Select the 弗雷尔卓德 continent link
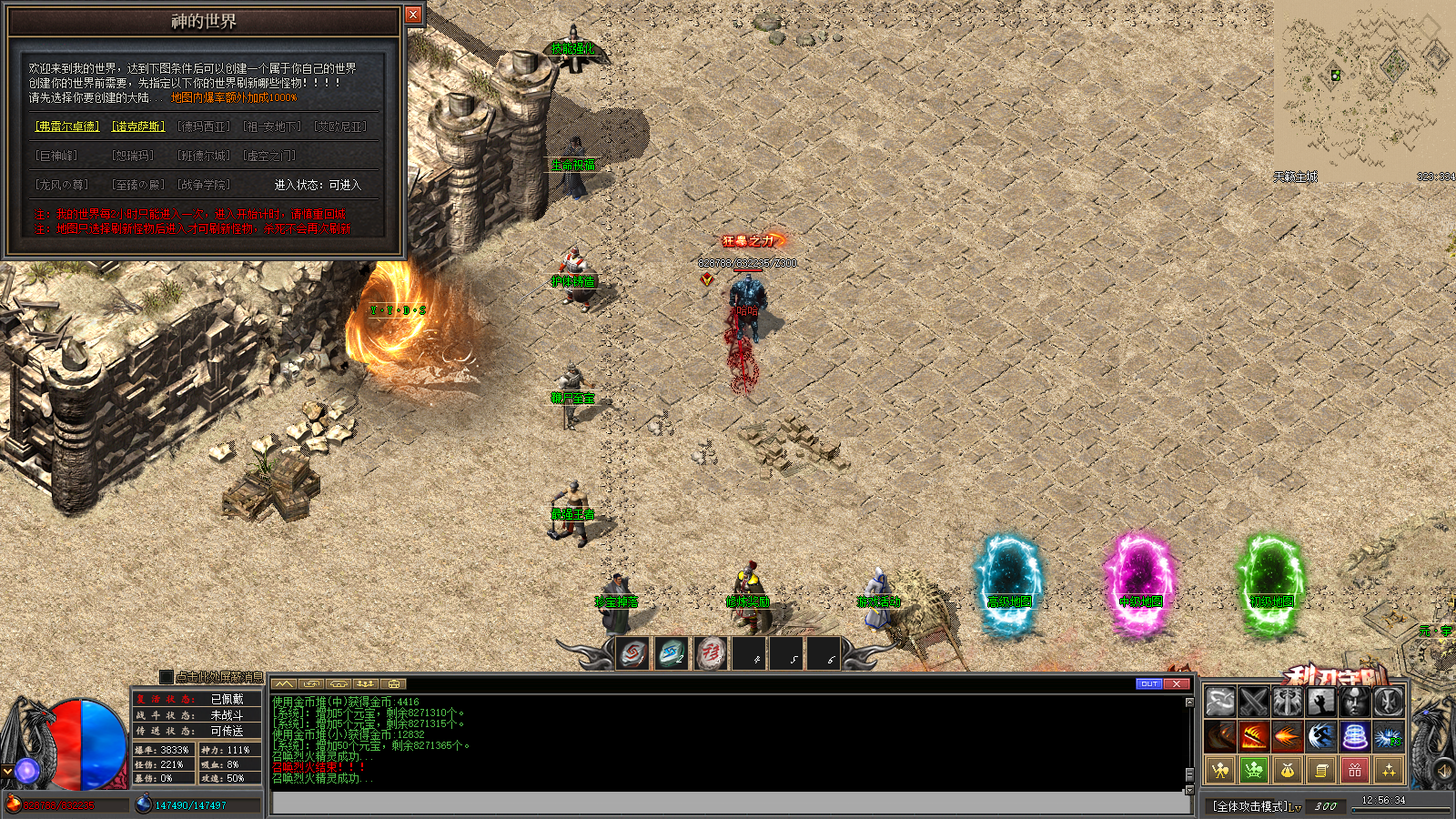Screen dimensions: 1456x819 click(67, 126)
